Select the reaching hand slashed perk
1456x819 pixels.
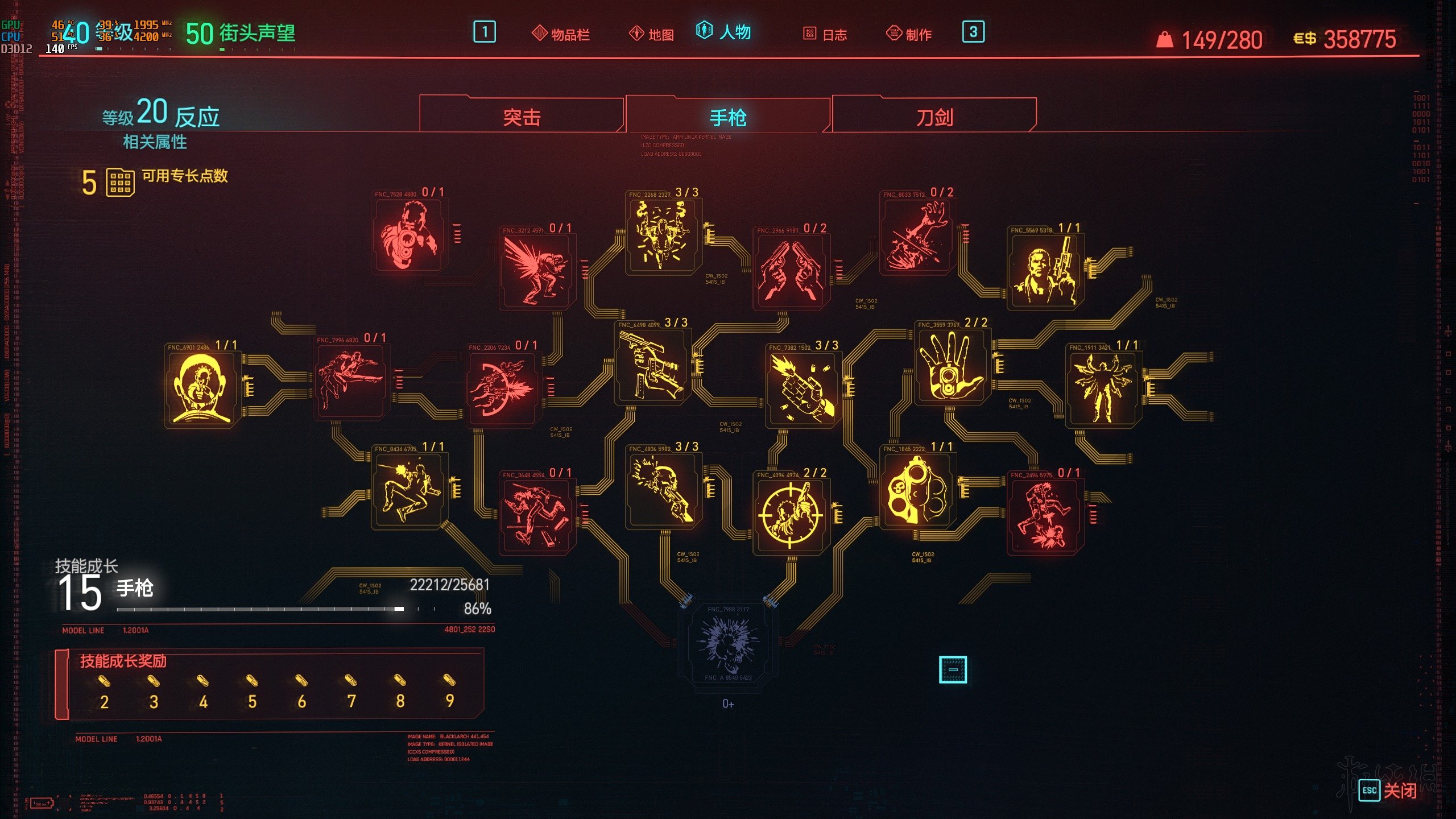917,235
